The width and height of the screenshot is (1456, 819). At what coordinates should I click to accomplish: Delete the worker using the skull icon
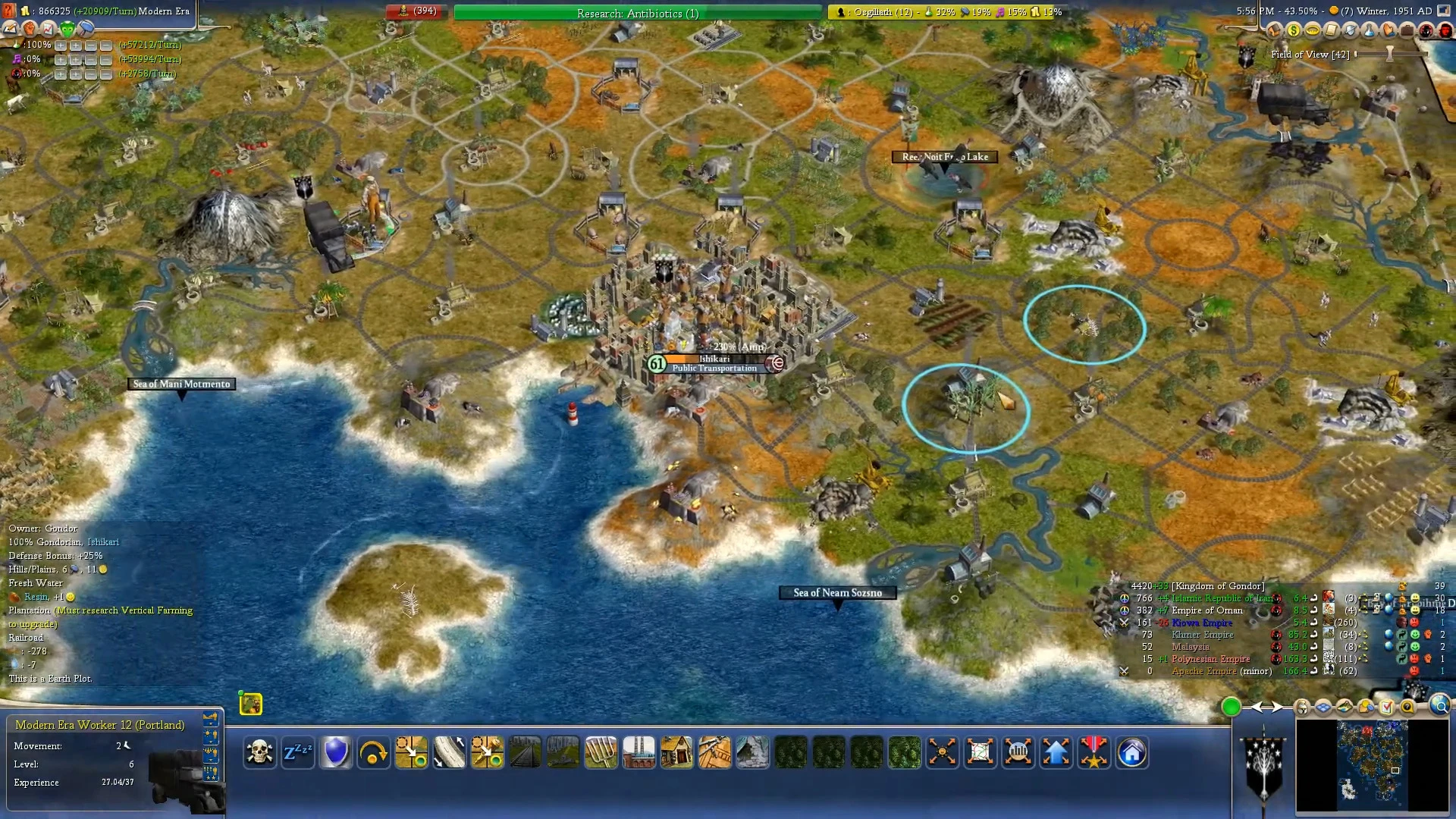[x=259, y=752]
